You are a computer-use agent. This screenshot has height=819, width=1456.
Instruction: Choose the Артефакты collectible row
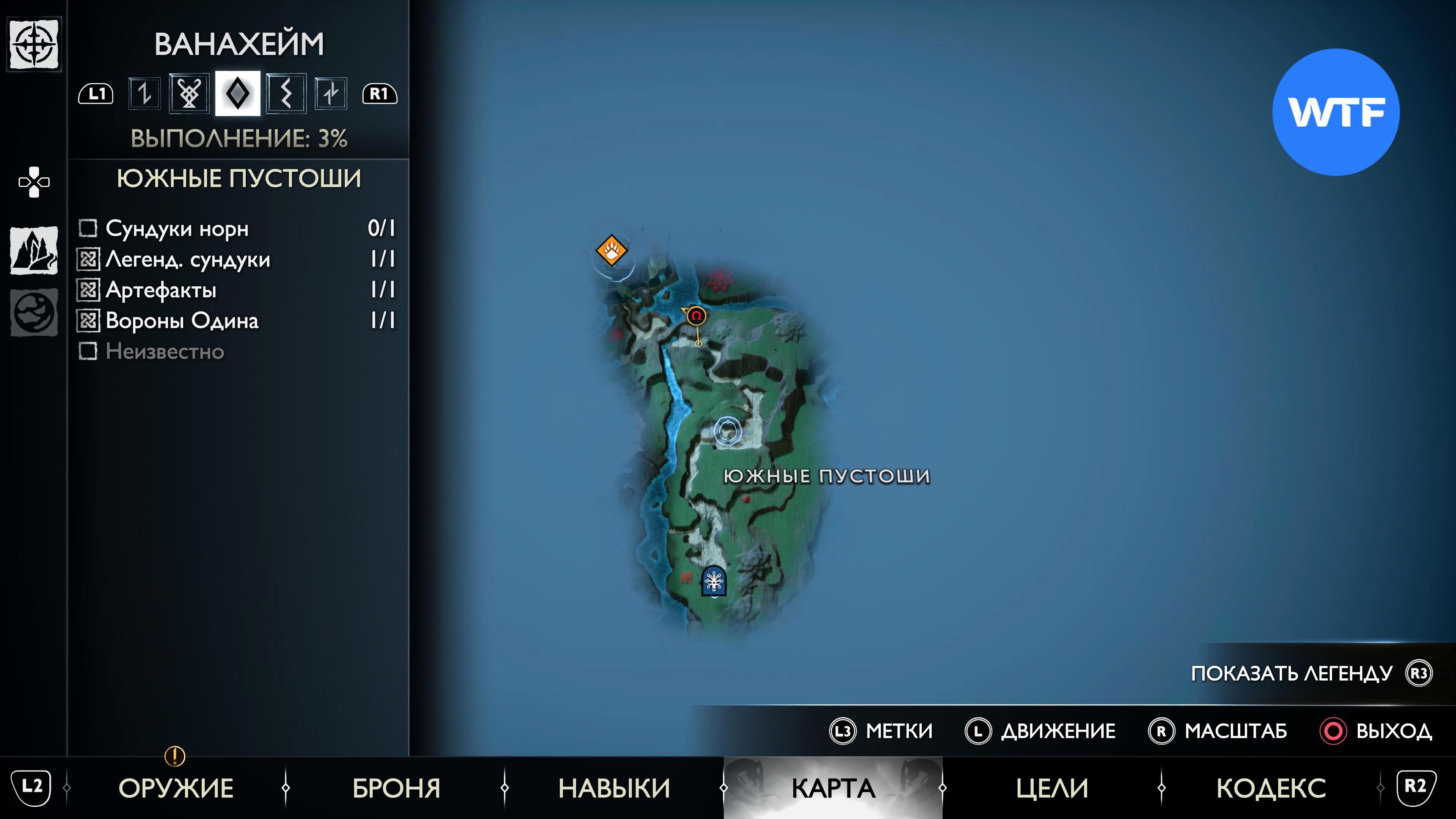point(237,290)
